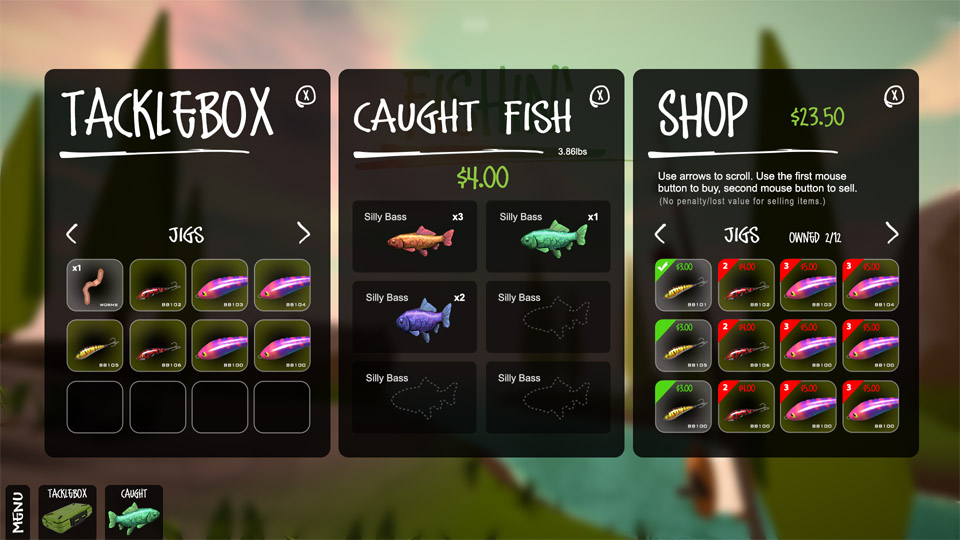Select the worms bait slot in Tacklebox
This screenshot has height=540, width=960.
point(95,285)
